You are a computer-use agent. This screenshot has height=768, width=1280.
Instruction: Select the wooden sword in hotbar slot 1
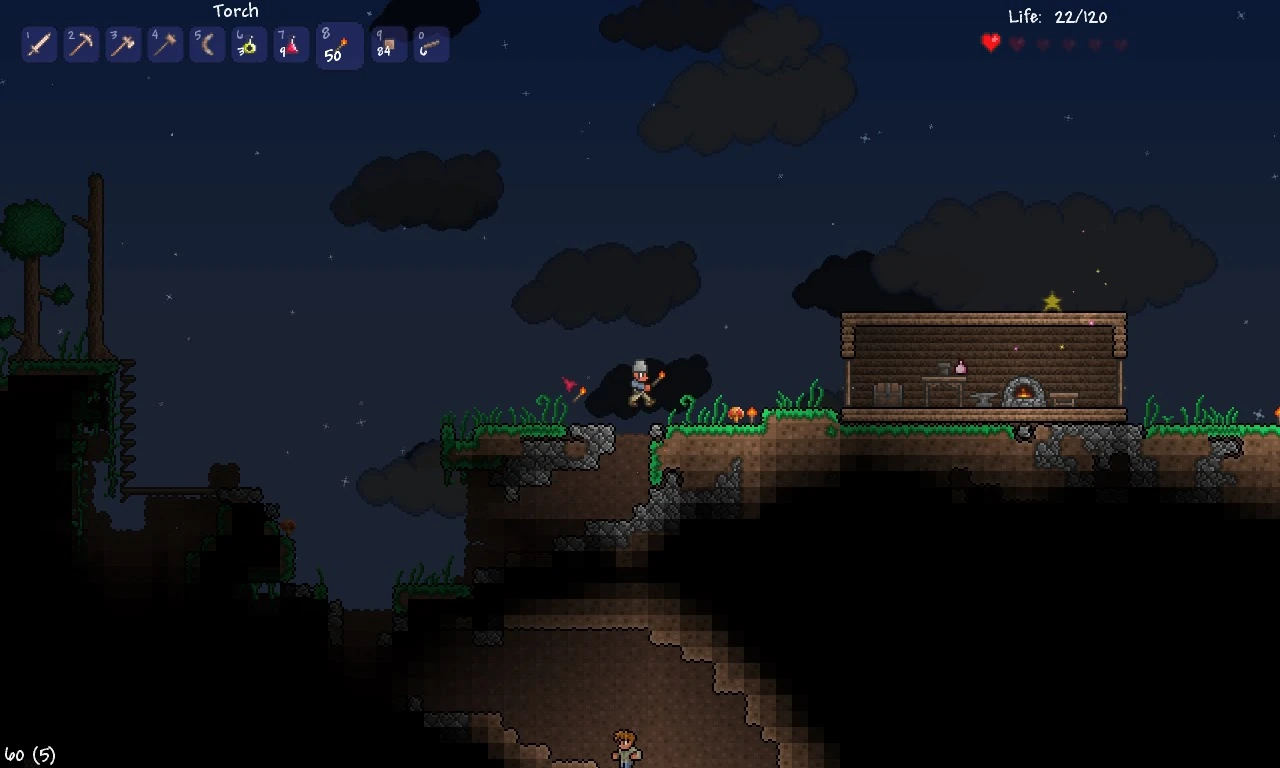pos(39,45)
